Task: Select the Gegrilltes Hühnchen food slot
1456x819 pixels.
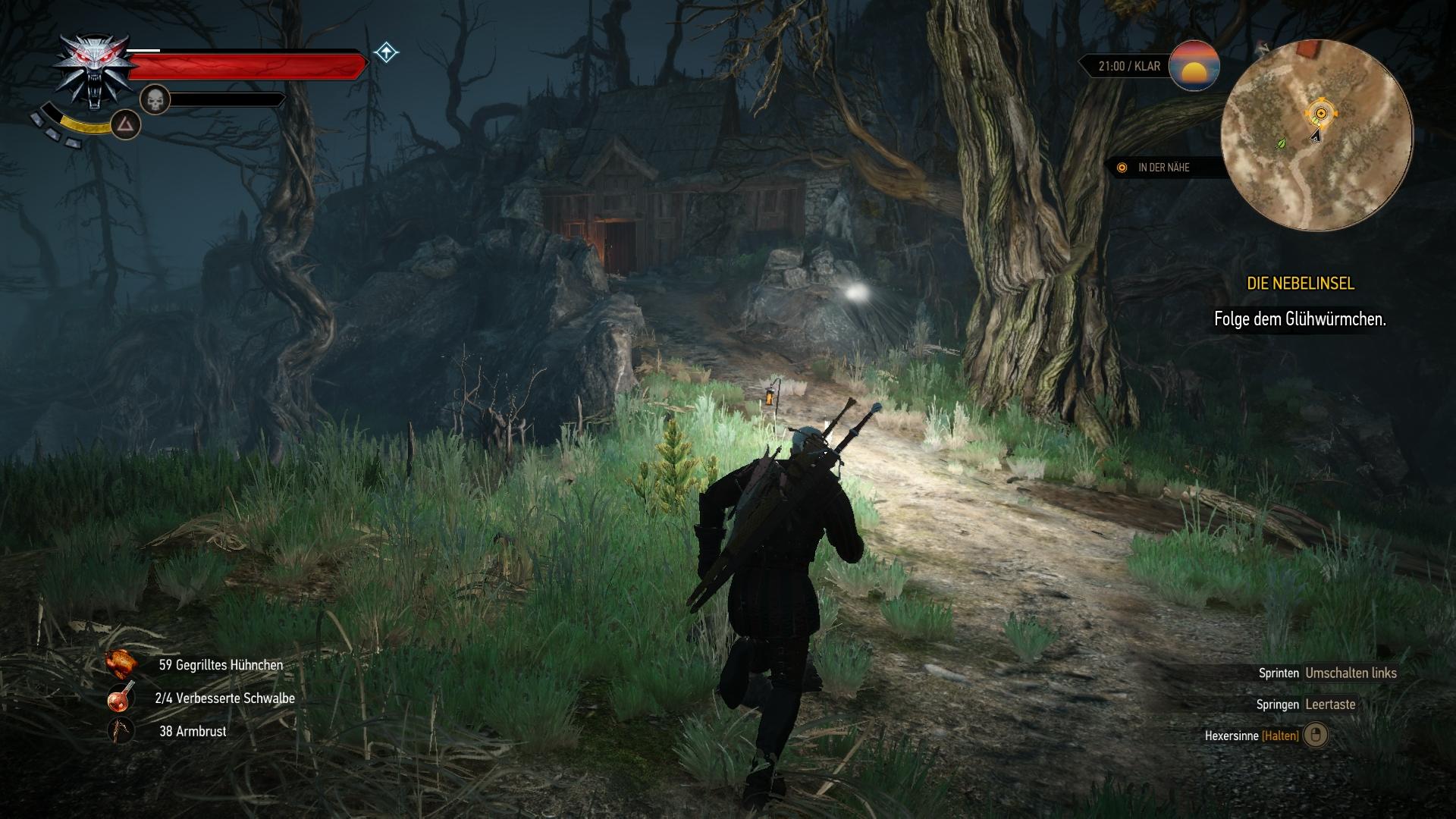Action: [x=121, y=664]
